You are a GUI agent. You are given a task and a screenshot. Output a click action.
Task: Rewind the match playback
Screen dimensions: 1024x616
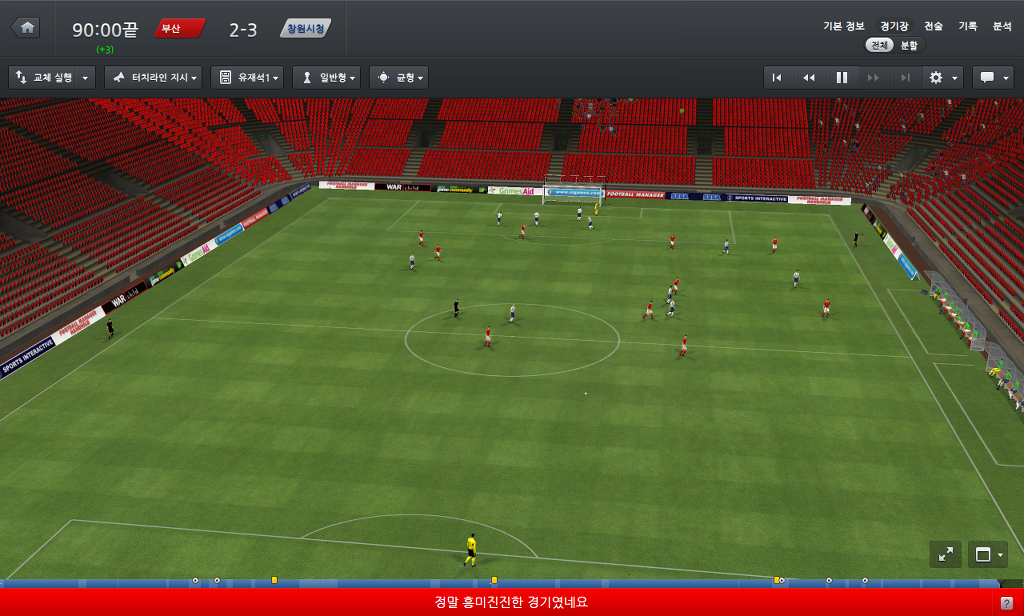tap(809, 77)
